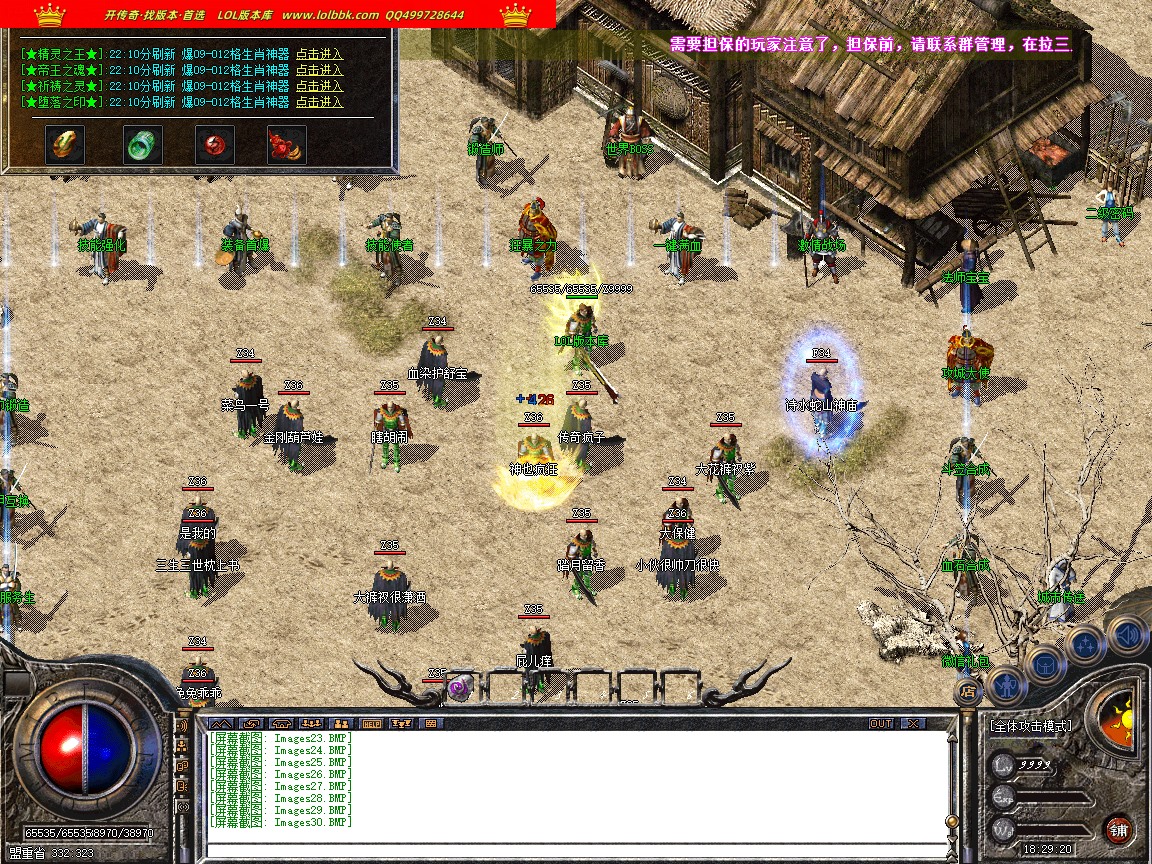
Task: Open the bag inventory round button
Action: (1045, 662)
